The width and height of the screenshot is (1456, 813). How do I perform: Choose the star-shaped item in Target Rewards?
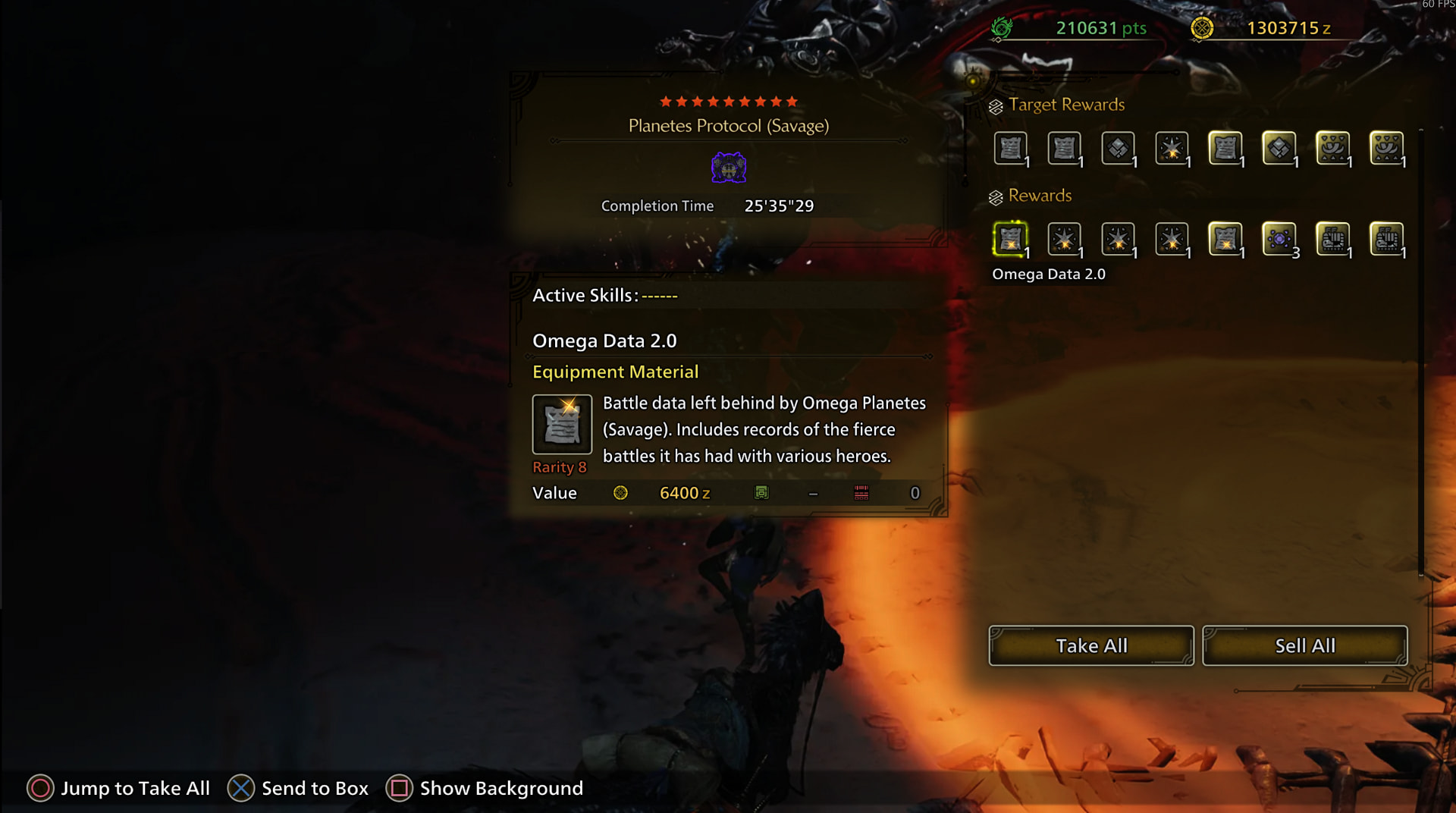tap(1171, 149)
